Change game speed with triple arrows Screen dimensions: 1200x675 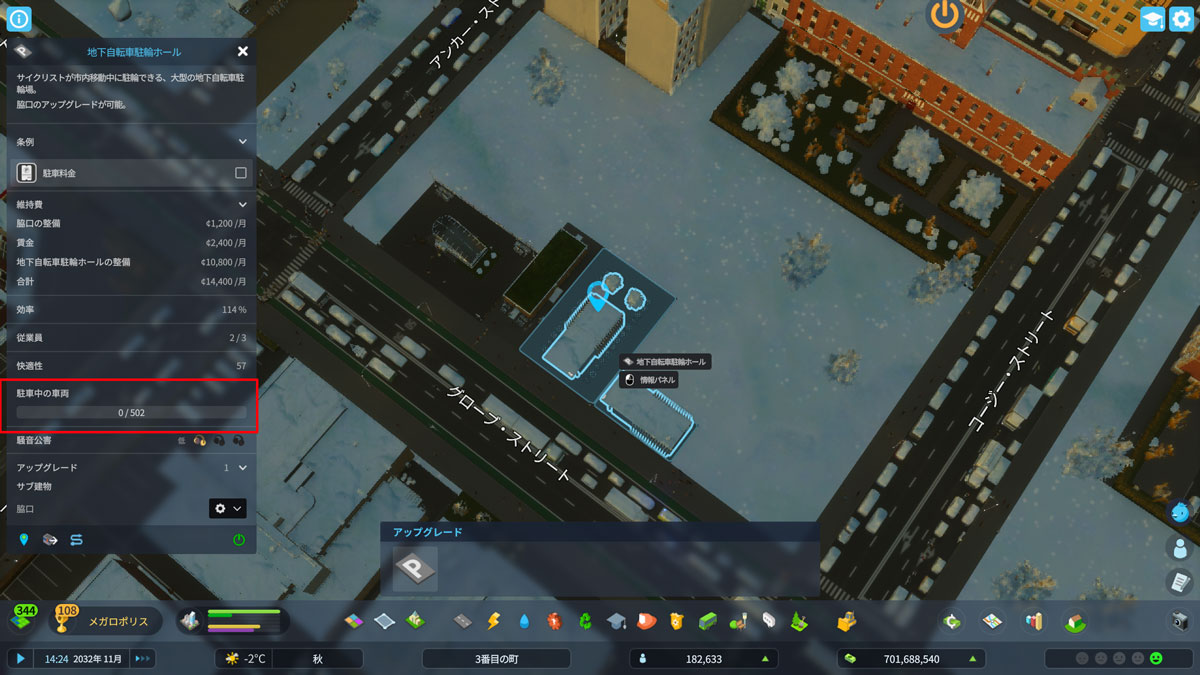(x=142, y=658)
